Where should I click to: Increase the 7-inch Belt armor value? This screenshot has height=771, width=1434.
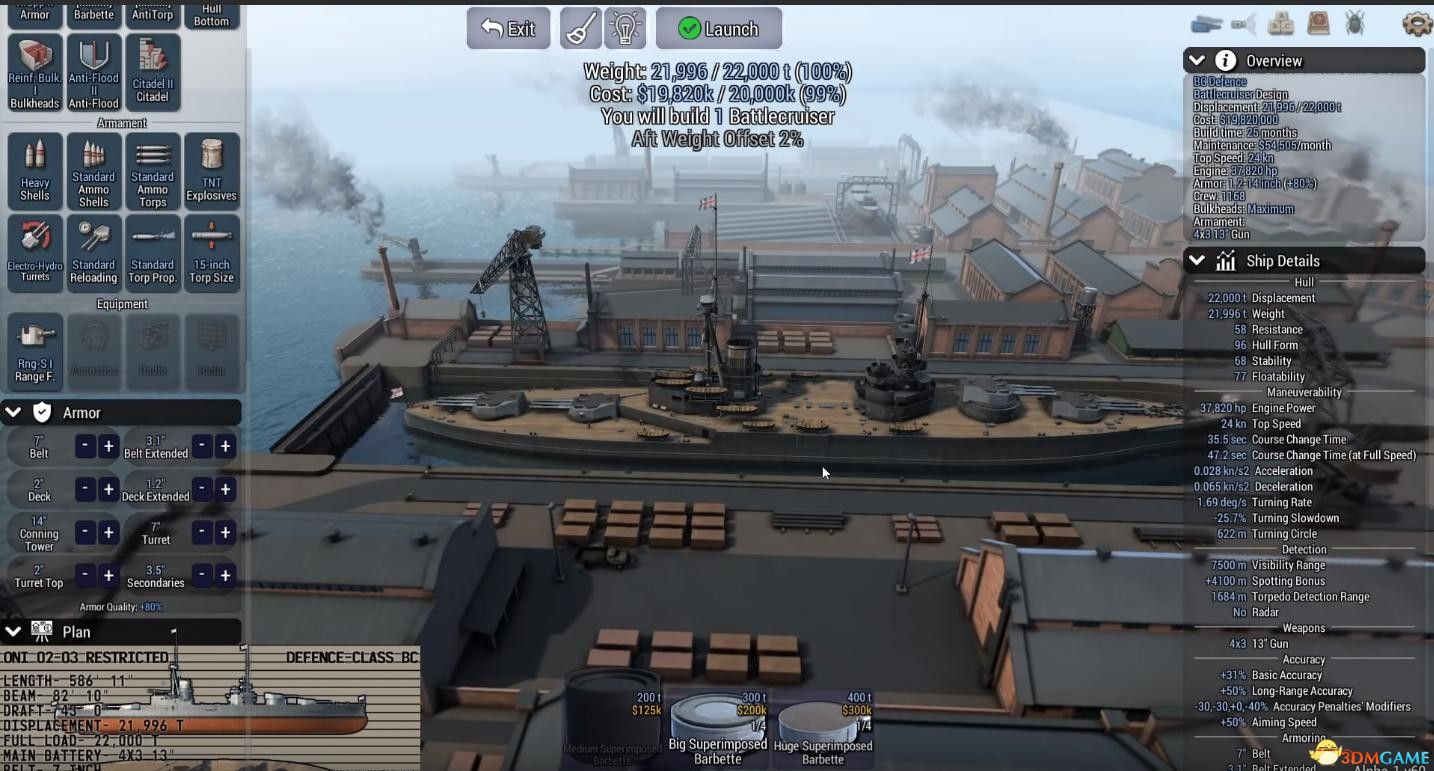click(108, 445)
